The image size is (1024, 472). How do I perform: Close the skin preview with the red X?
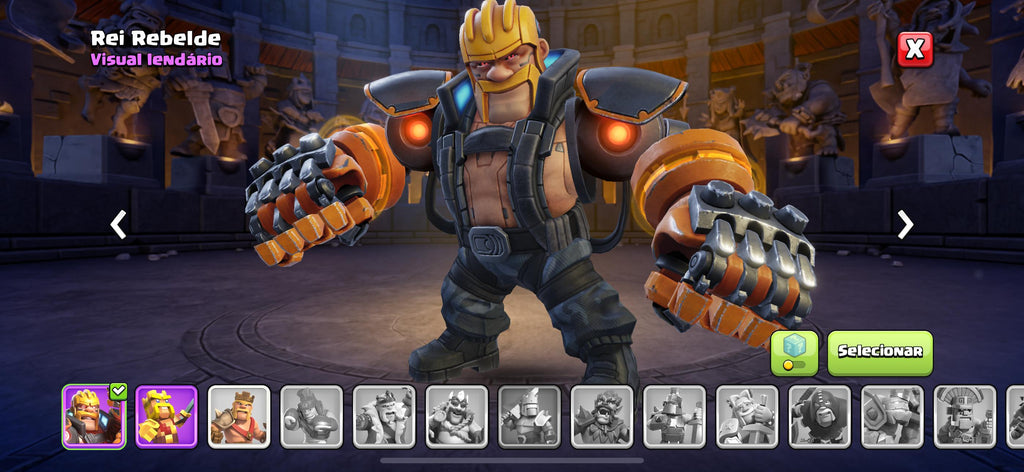tap(914, 49)
